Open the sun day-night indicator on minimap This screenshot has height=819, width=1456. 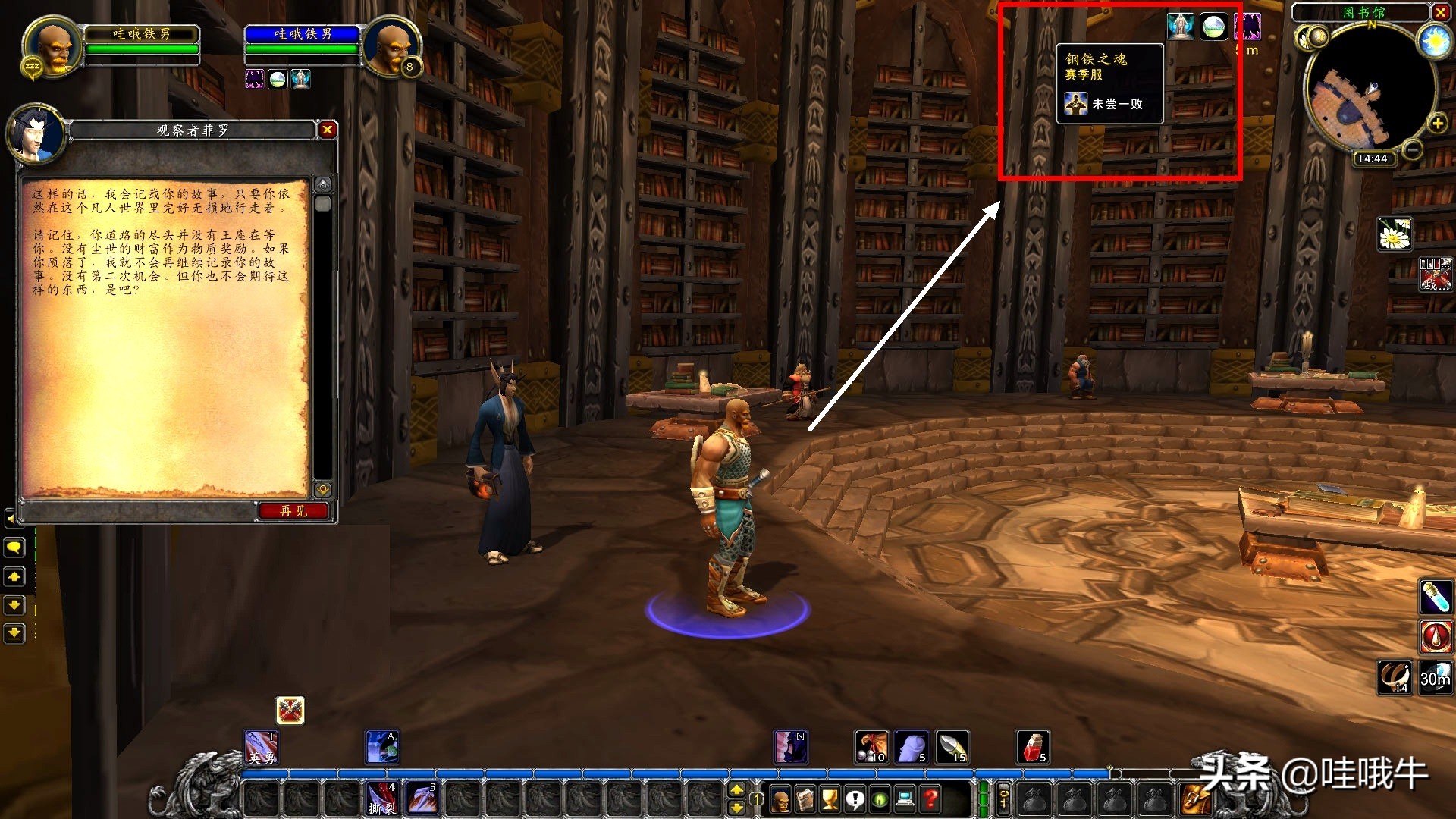tap(1435, 40)
